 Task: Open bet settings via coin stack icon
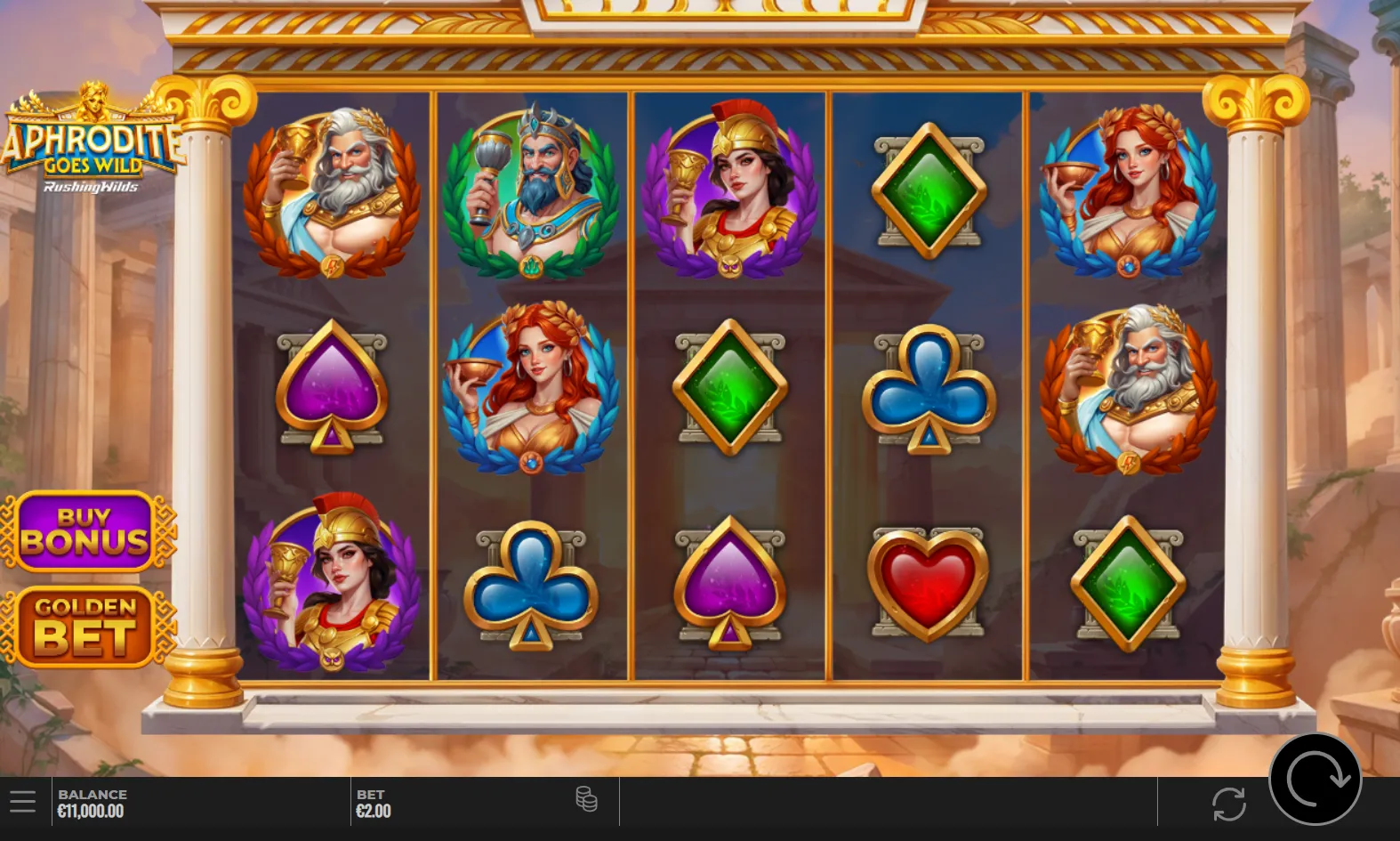(x=587, y=801)
